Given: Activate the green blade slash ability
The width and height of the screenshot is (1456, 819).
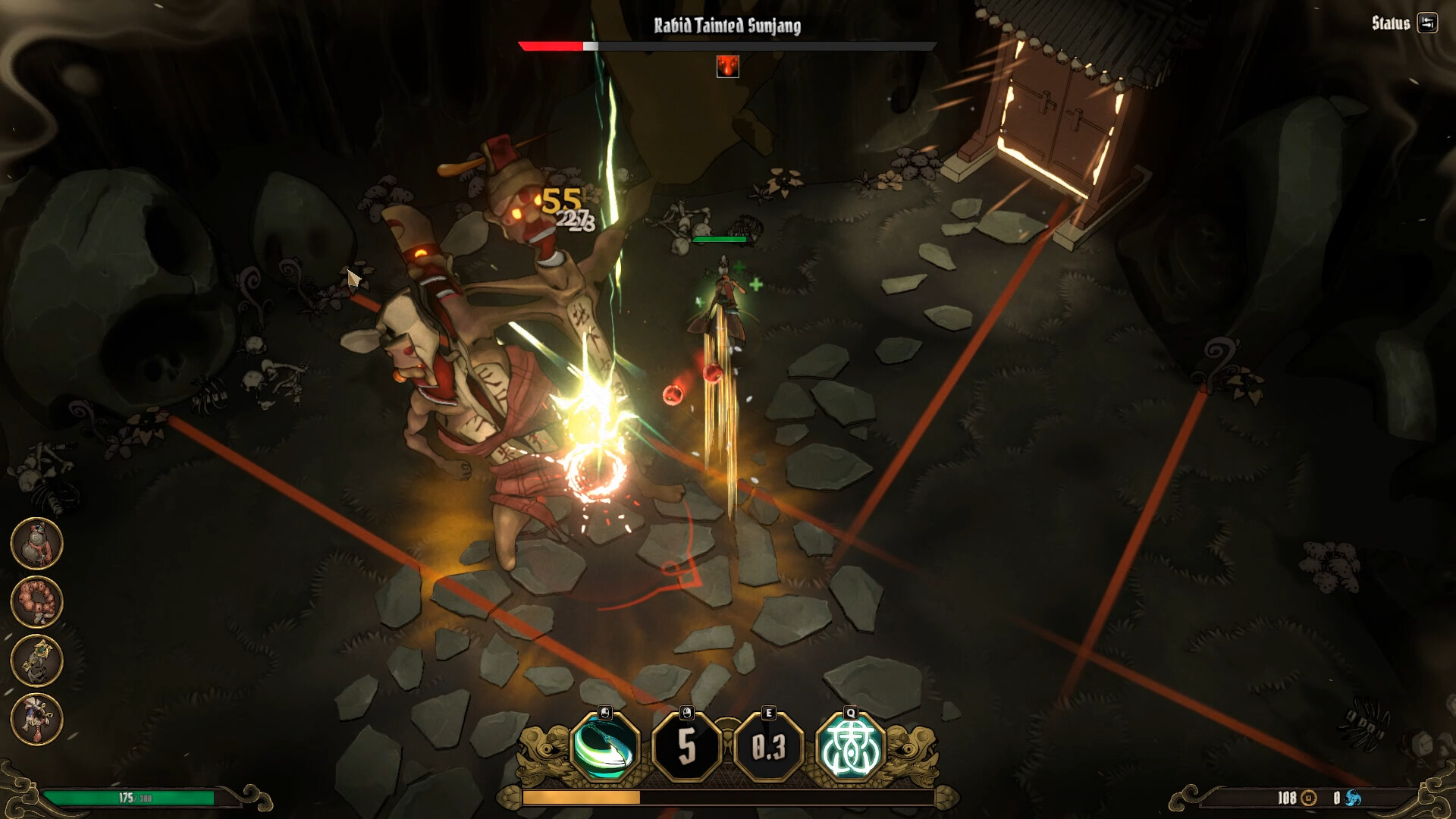Looking at the screenshot, I should click(604, 748).
